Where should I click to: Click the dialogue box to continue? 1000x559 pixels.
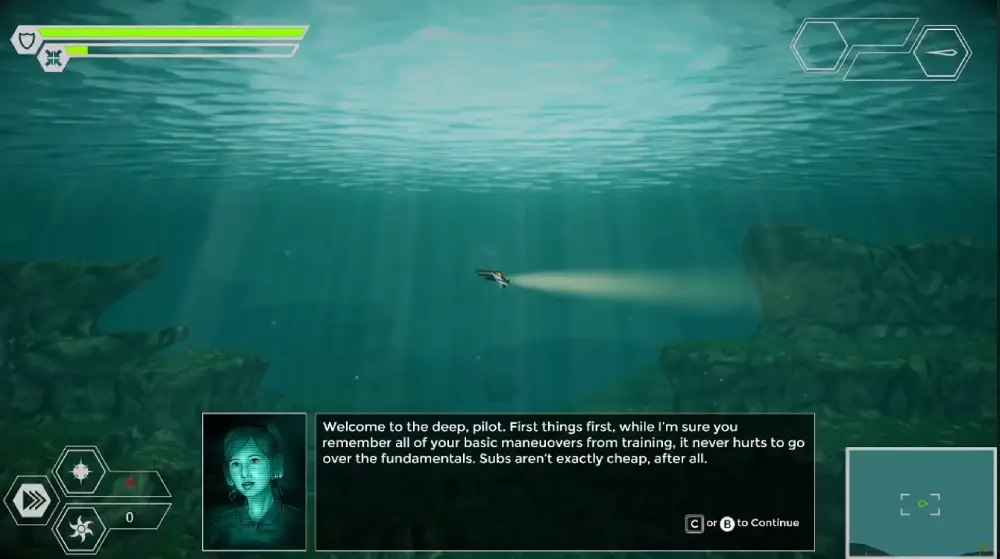click(x=565, y=481)
